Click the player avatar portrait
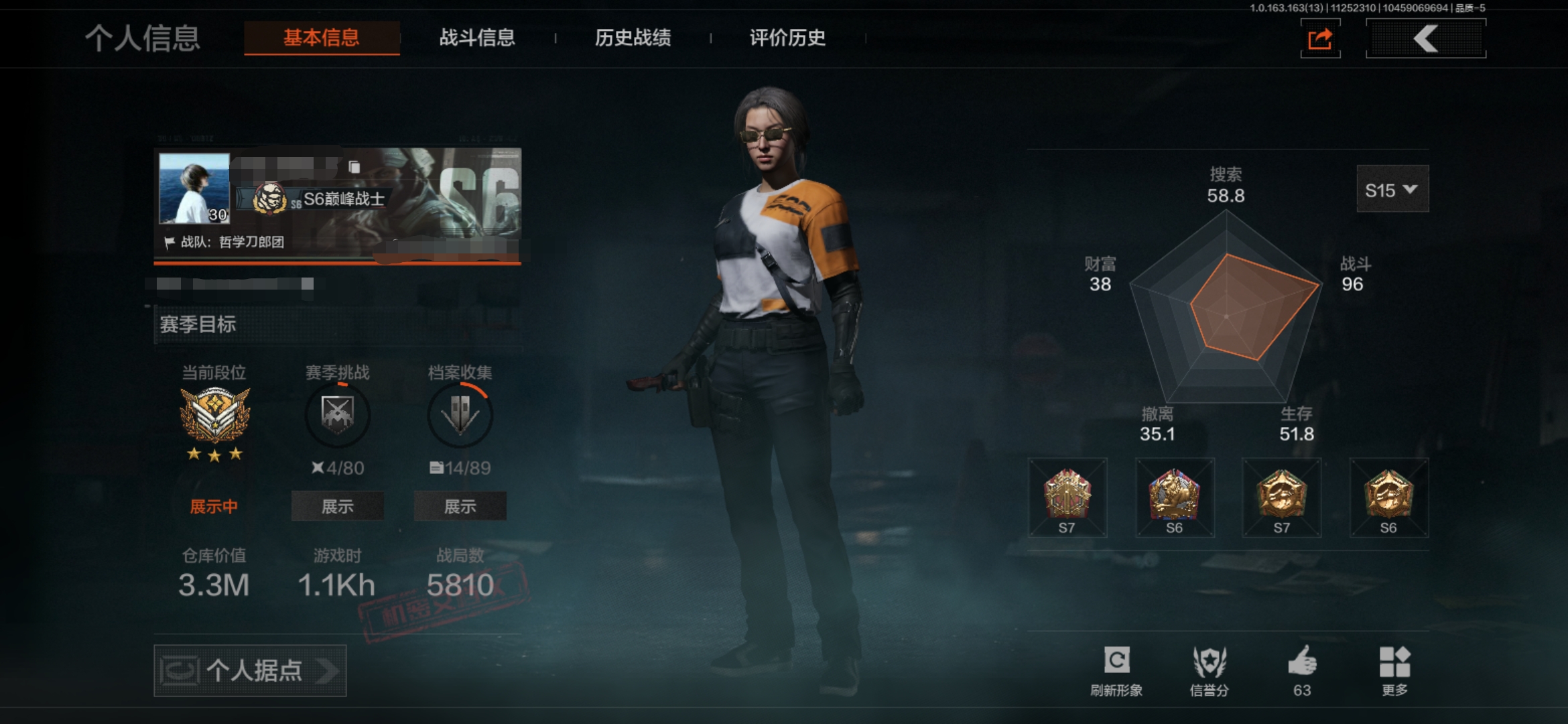This screenshot has height=724, width=1568. 194,188
